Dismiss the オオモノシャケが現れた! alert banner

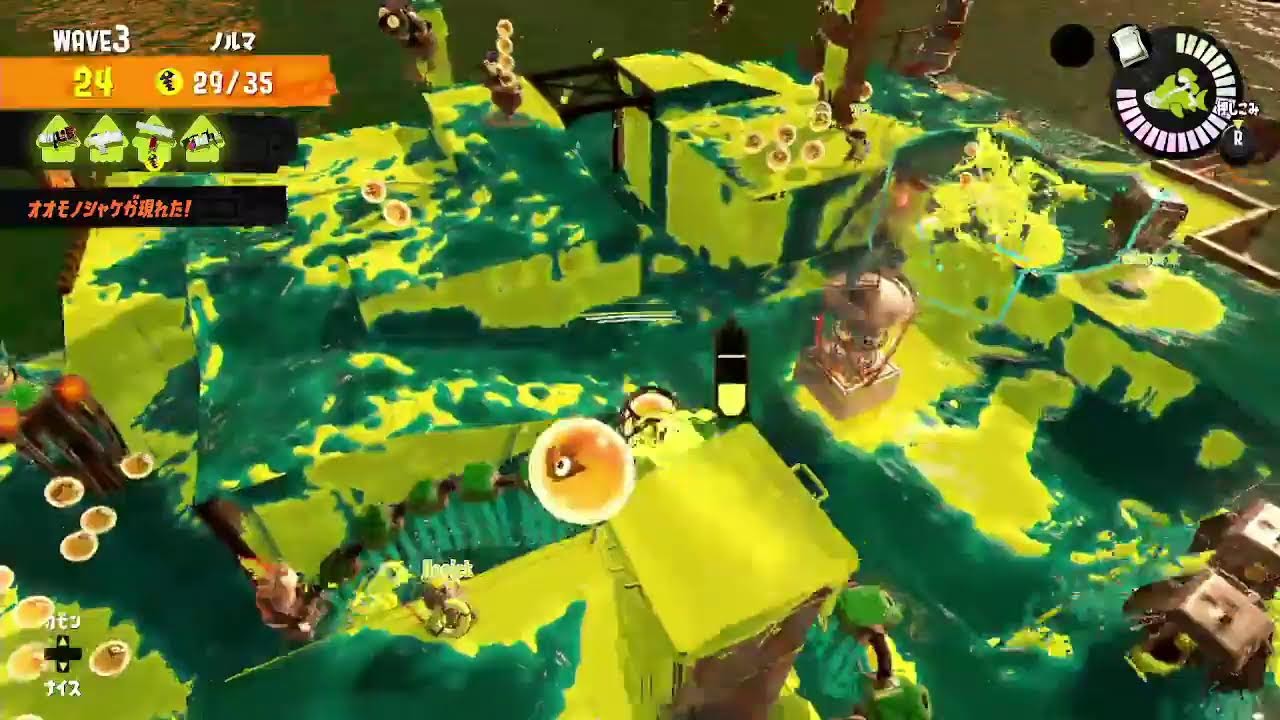coord(110,209)
